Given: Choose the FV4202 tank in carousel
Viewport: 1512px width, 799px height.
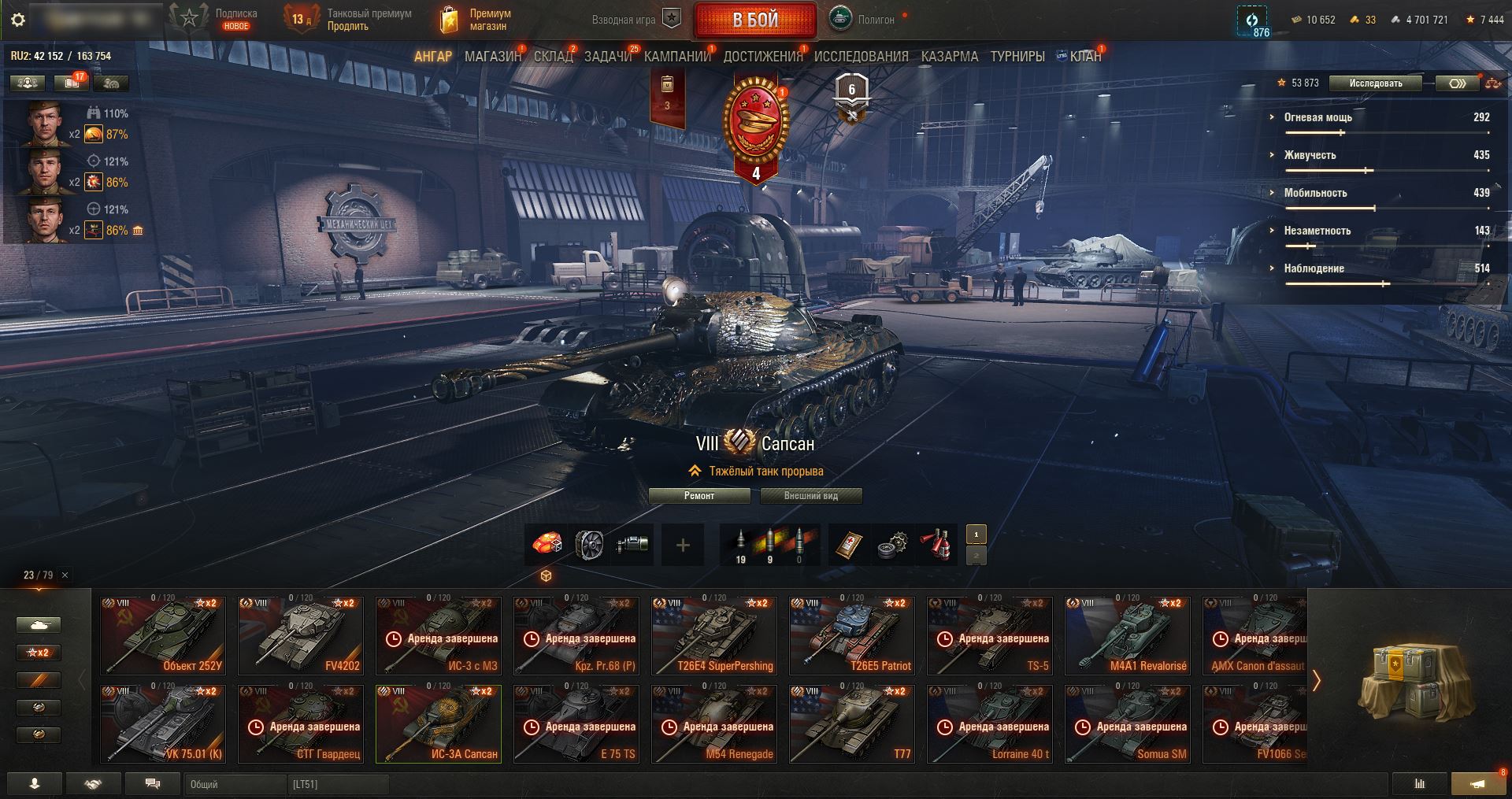Looking at the screenshot, I should click(301, 636).
